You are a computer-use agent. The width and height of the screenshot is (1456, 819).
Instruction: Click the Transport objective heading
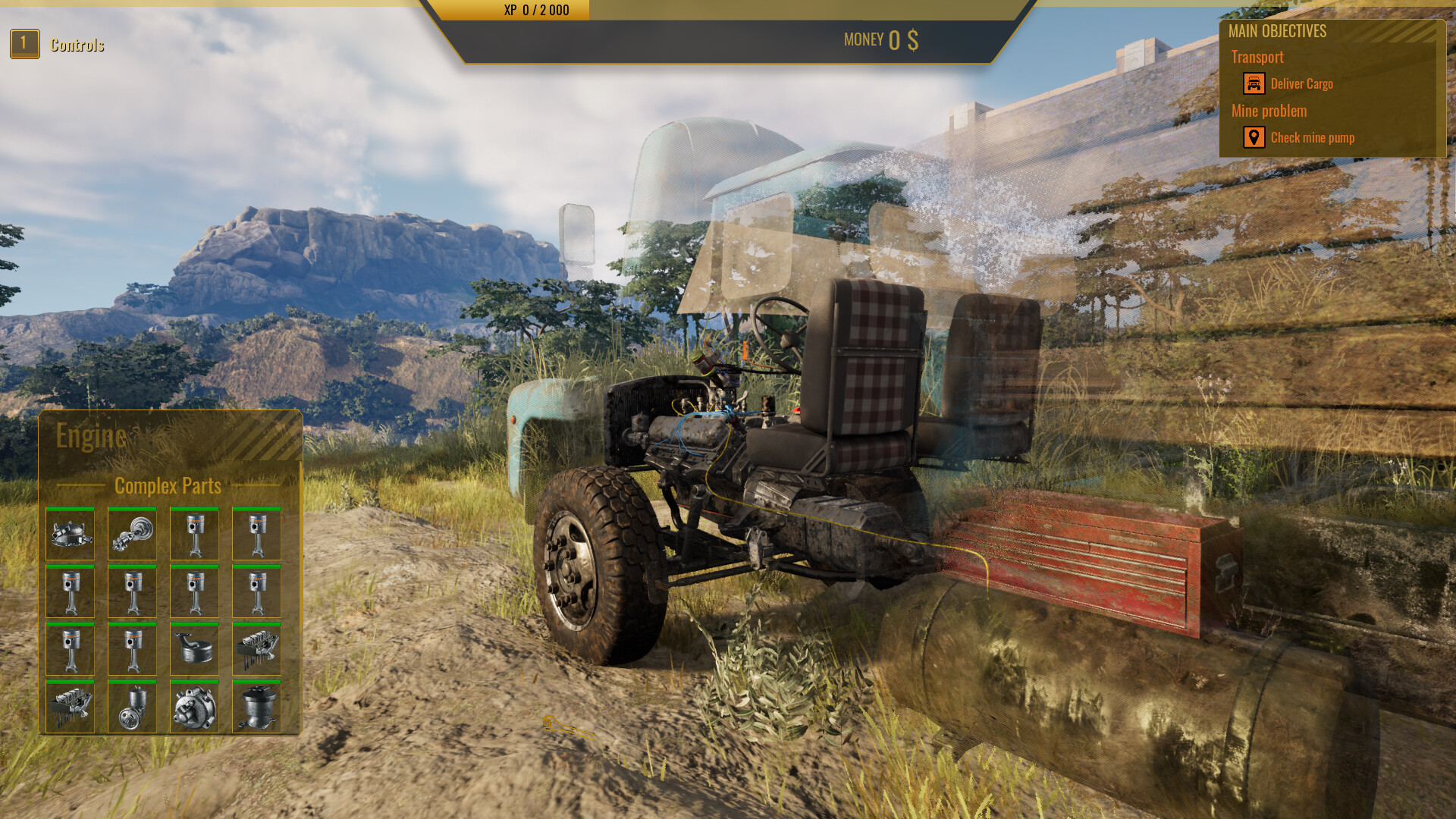point(1258,57)
